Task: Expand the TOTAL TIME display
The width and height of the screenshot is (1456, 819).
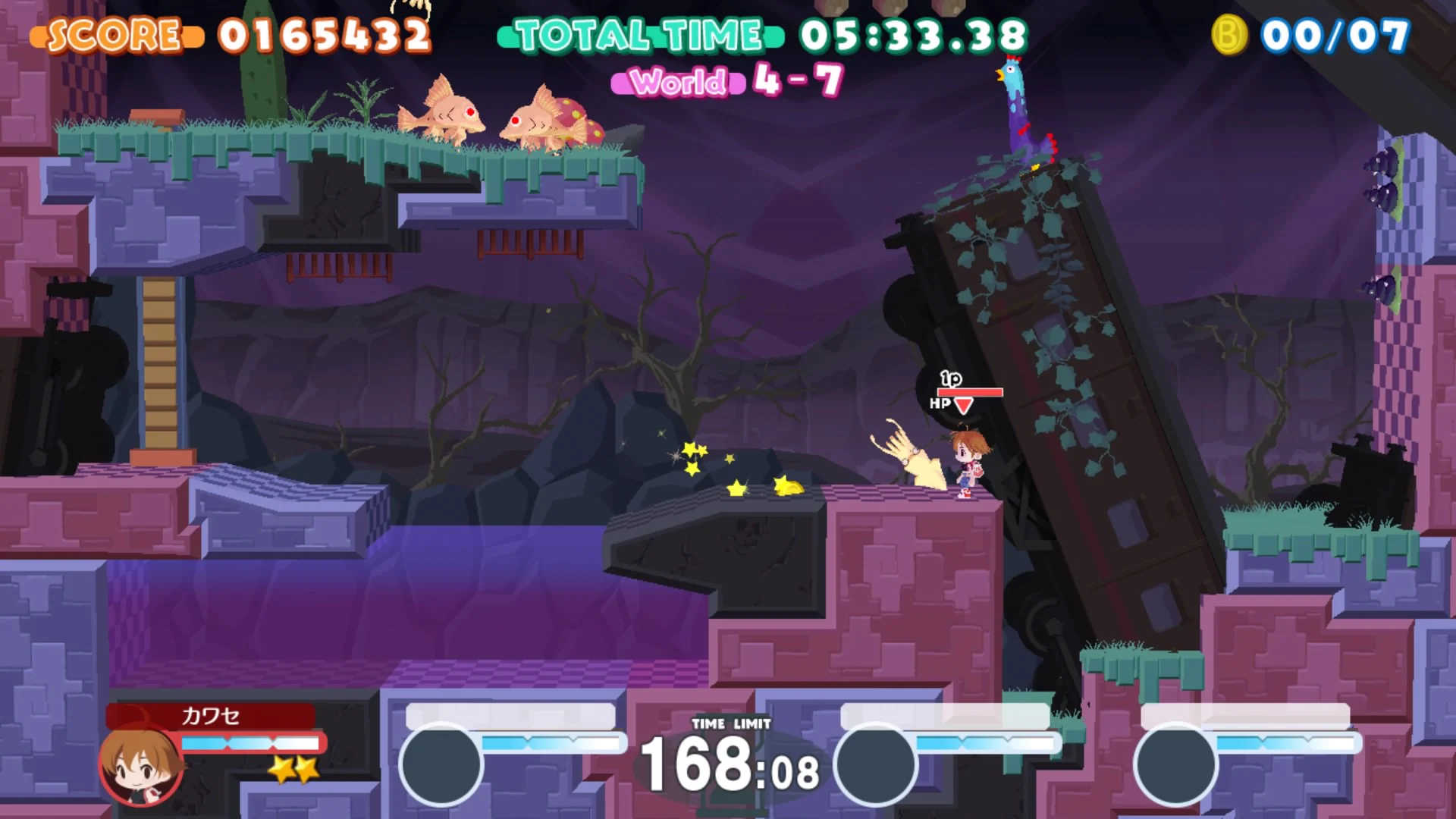Action: [637, 34]
